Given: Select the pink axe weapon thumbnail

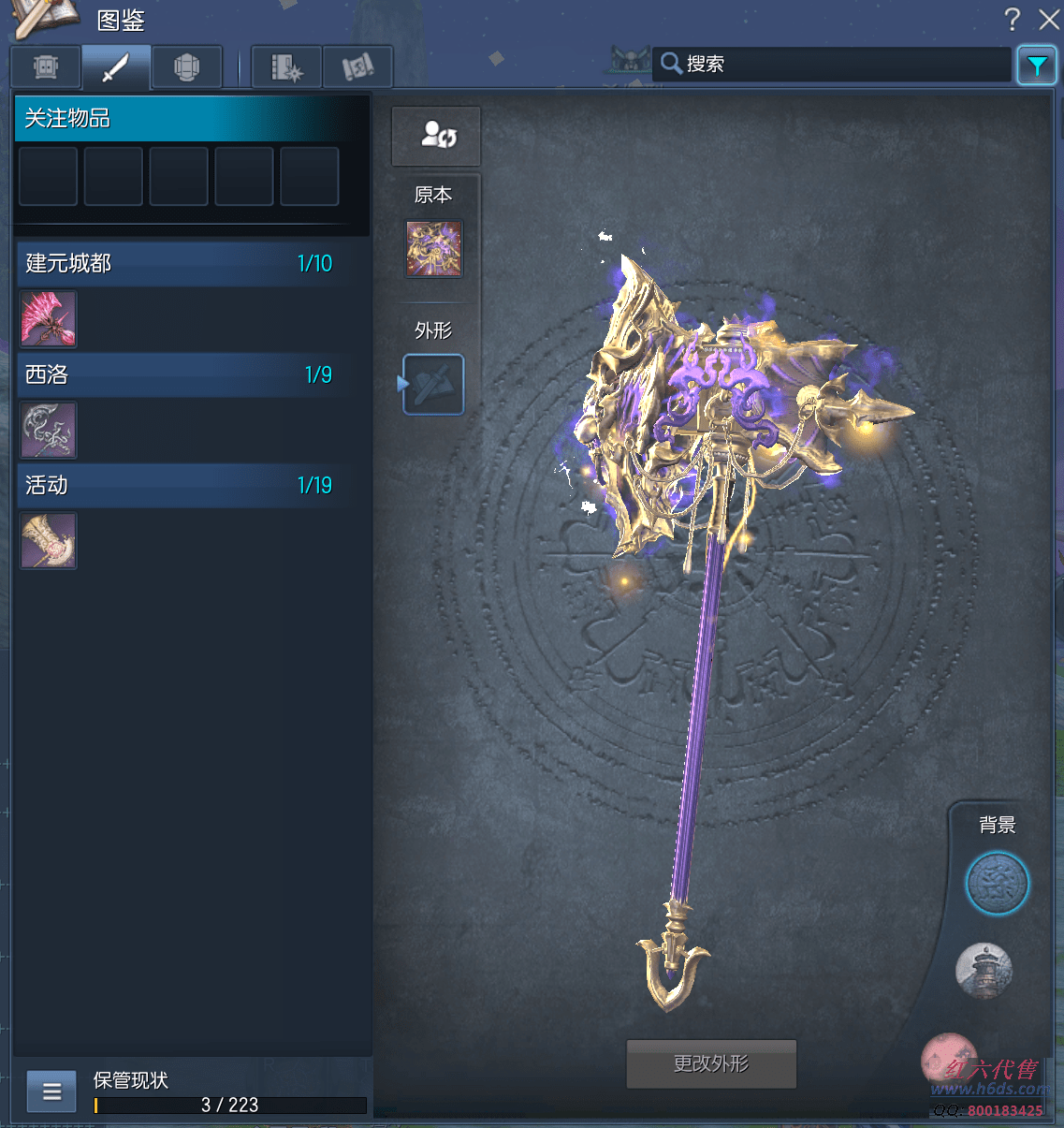Looking at the screenshot, I should tap(49, 319).
